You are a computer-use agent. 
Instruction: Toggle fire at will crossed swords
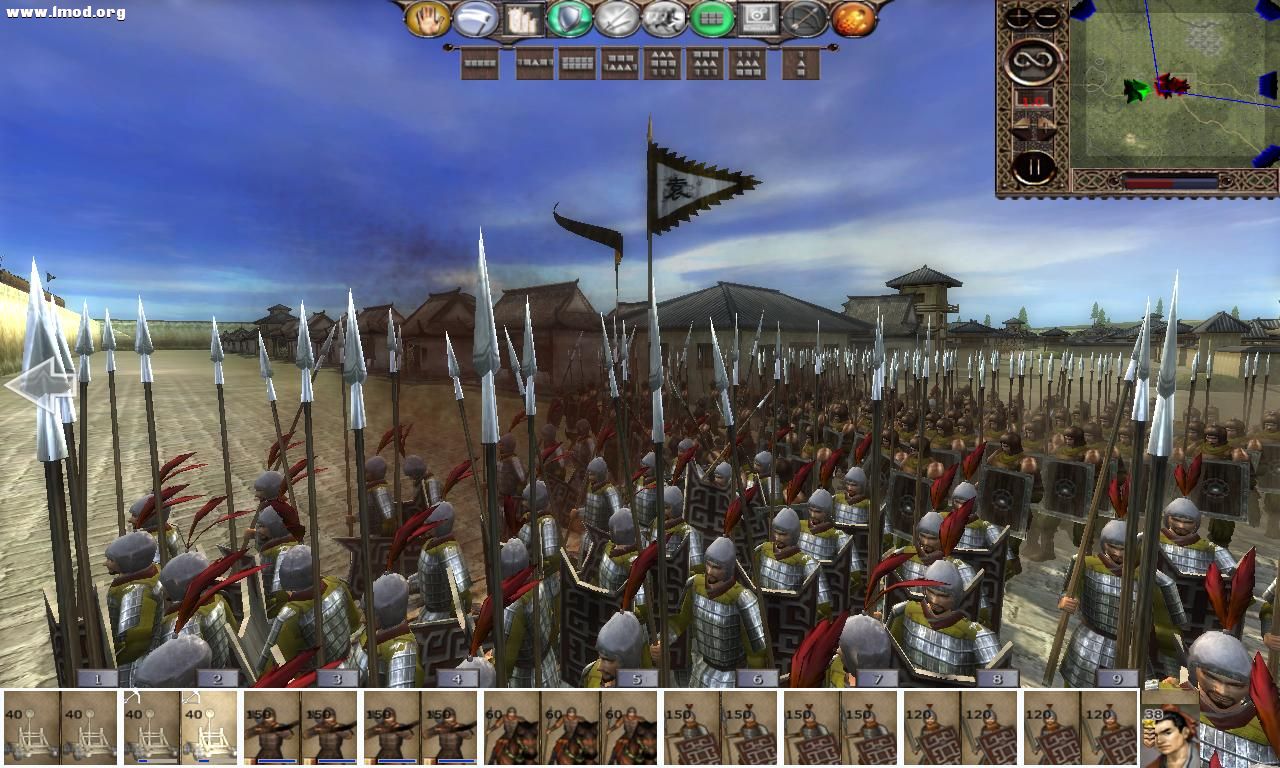point(617,20)
